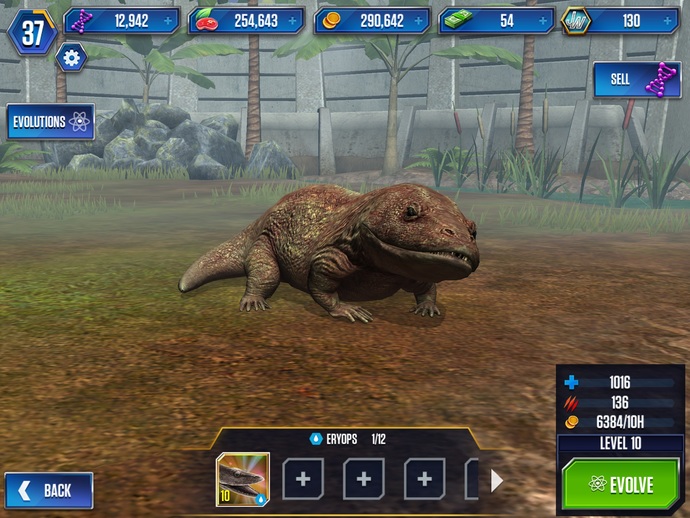Select the level 10 Eryops portrait slot
Screen dimensions: 690x518
point(243,479)
